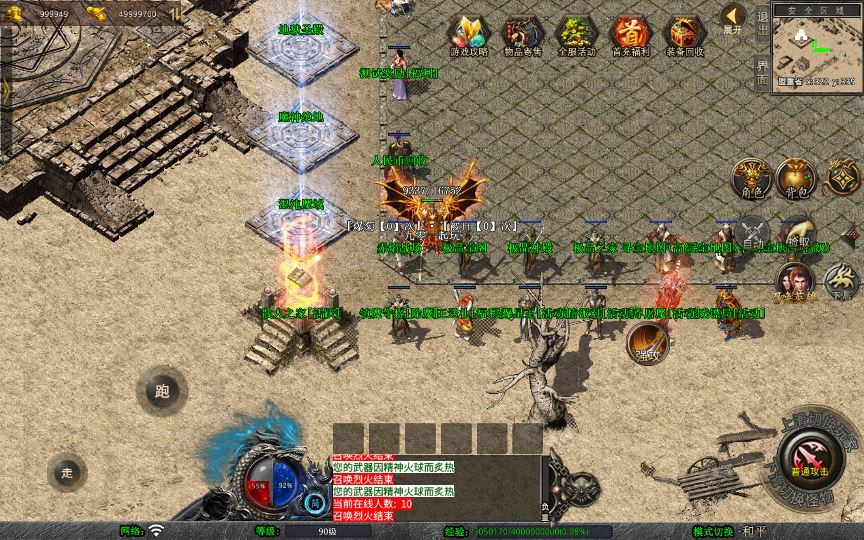Switch to 走 walk mode
This screenshot has height=540, width=864.
coord(68,472)
